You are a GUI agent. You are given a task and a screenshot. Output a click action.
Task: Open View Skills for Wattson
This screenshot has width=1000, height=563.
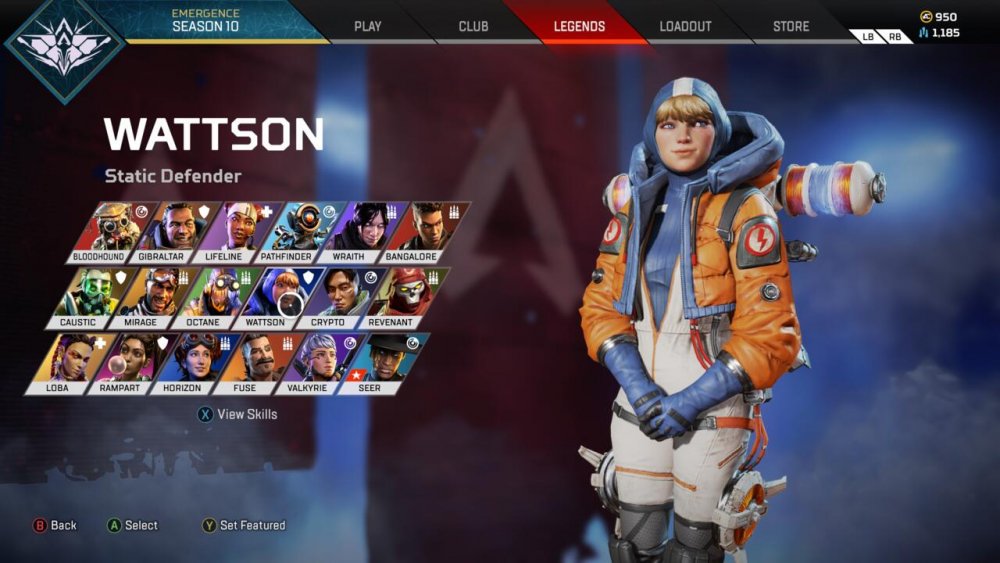[x=238, y=414]
